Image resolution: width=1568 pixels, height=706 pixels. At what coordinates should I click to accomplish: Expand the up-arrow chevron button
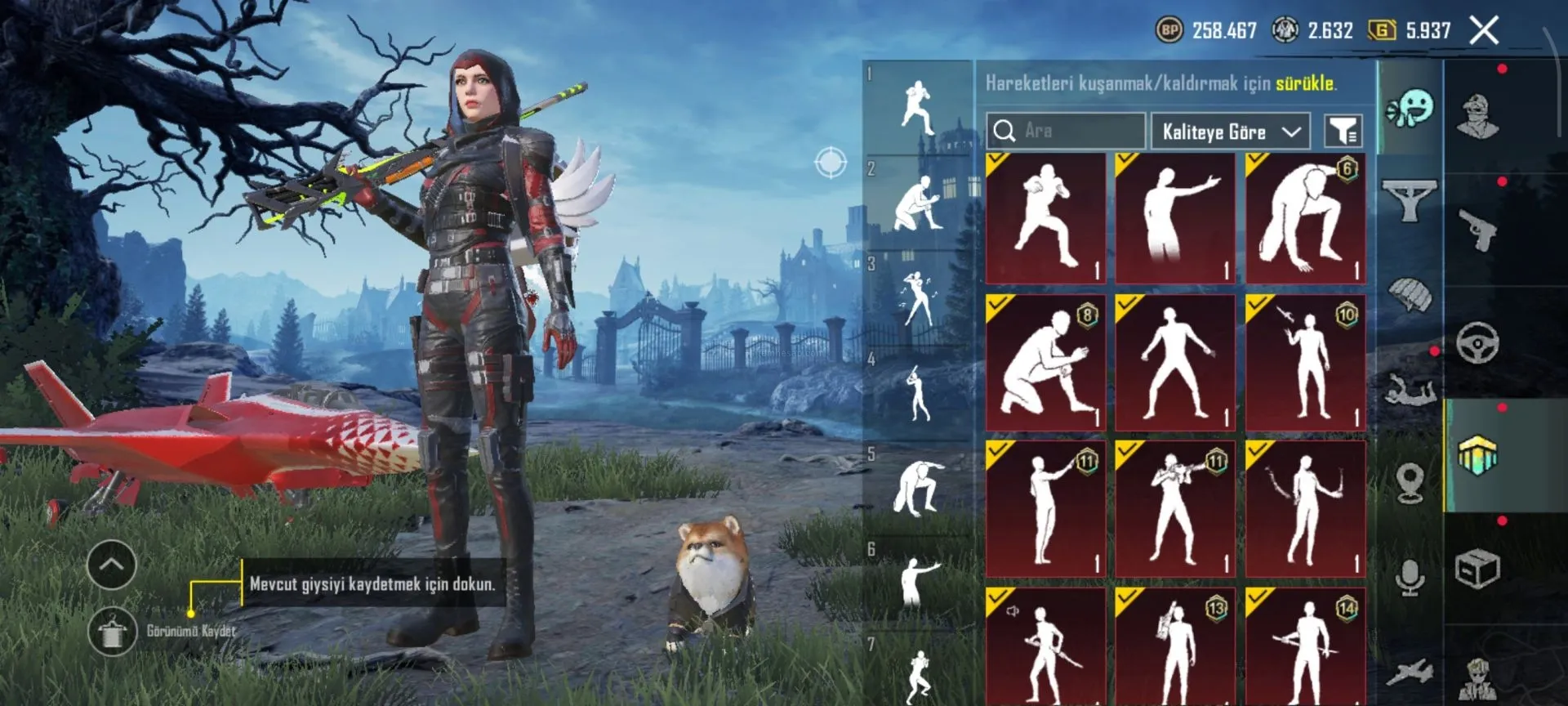tap(112, 565)
